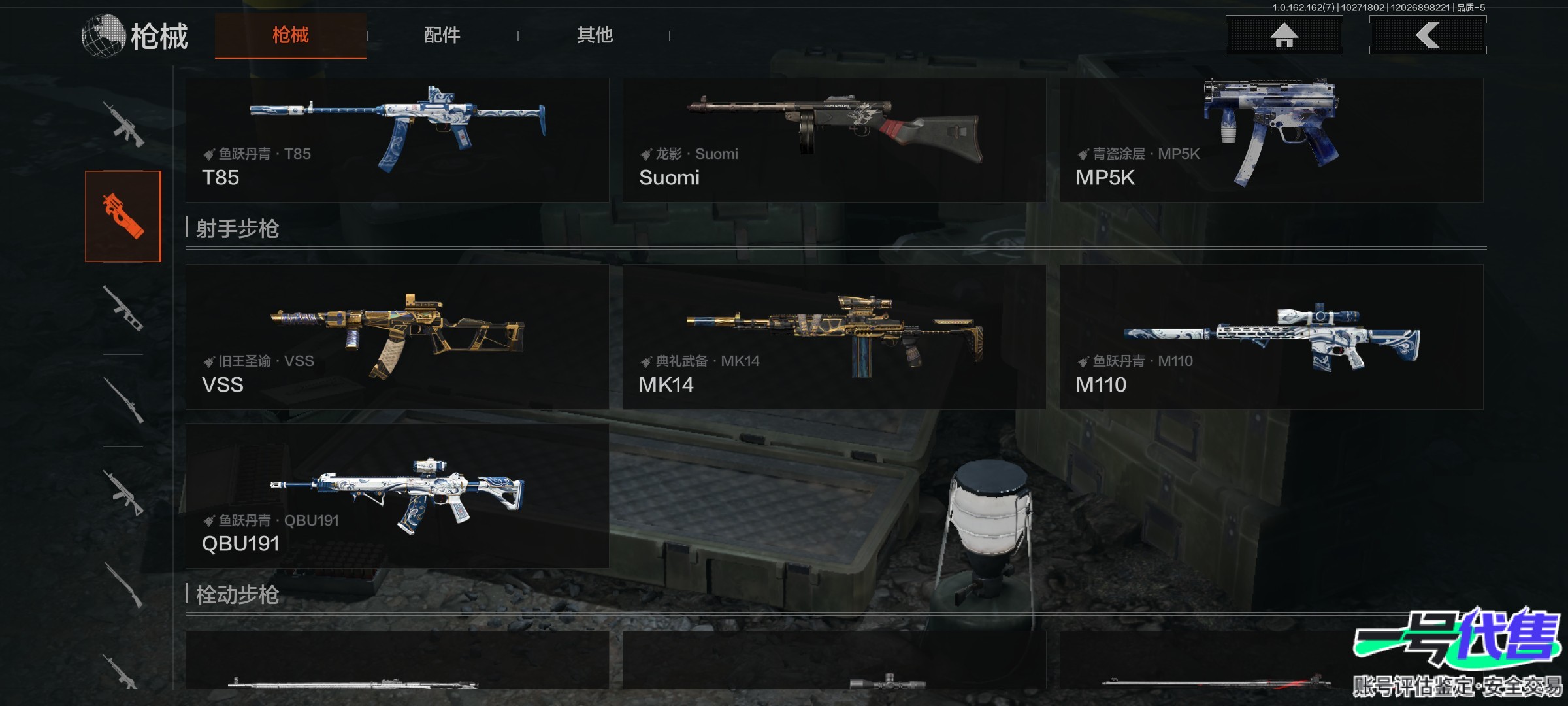Select the T85 weapon card
1568x706 pixels.
(x=397, y=140)
